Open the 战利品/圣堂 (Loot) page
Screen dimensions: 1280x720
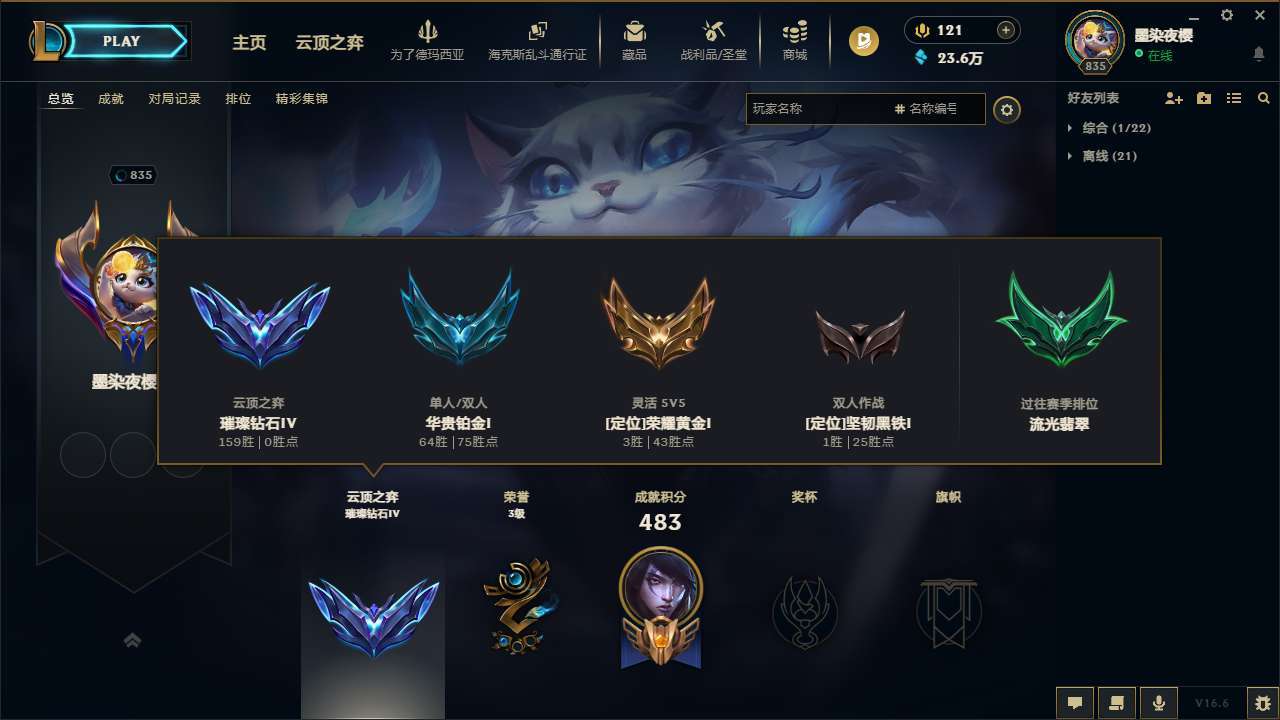click(713, 40)
